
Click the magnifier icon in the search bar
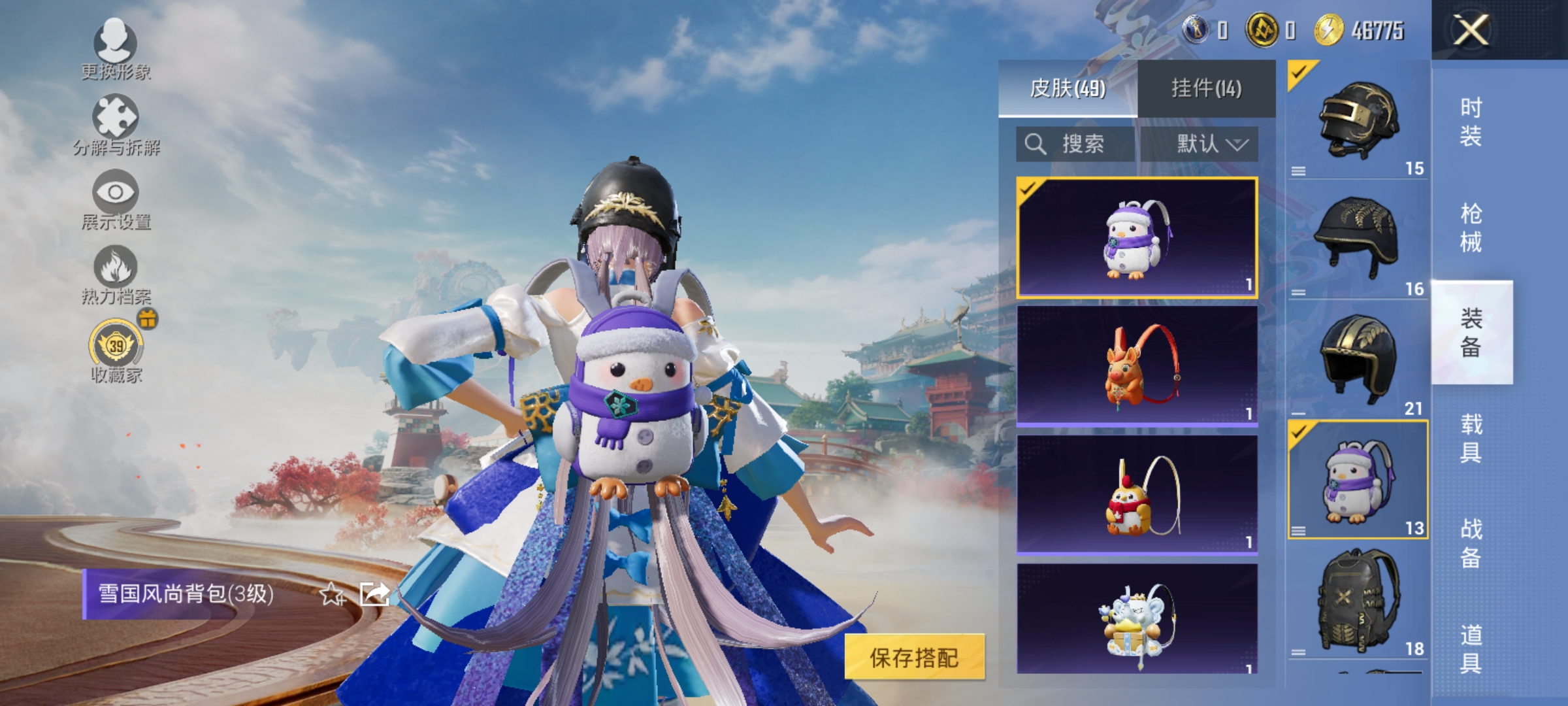click(1037, 144)
